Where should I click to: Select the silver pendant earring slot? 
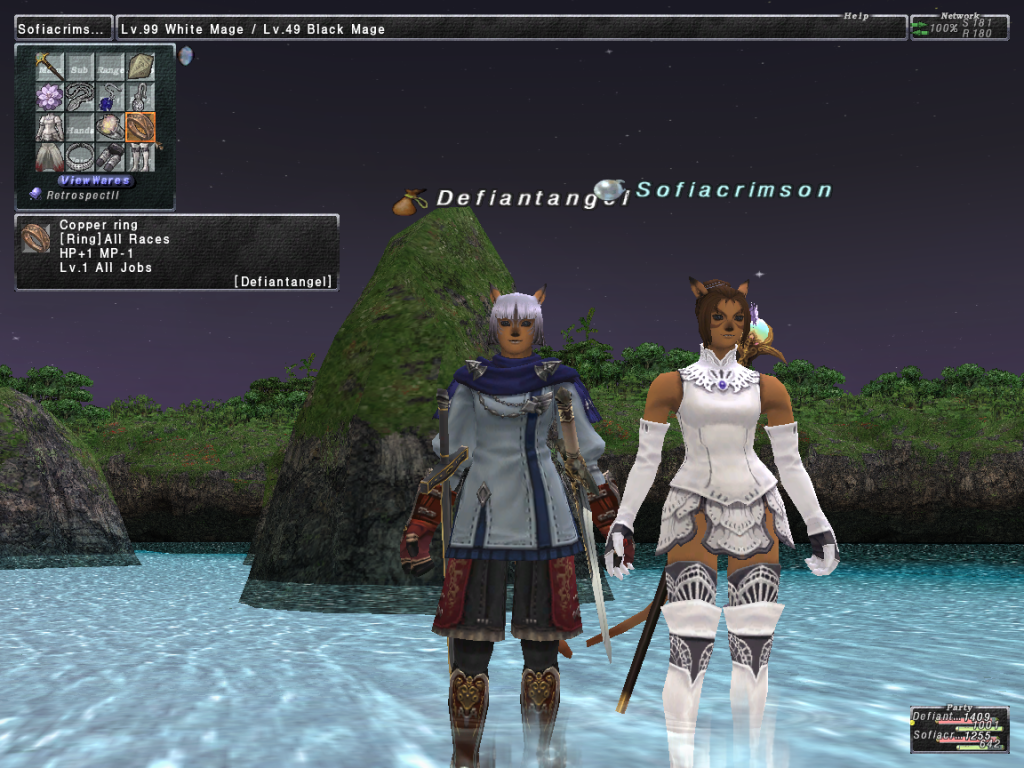[141, 97]
